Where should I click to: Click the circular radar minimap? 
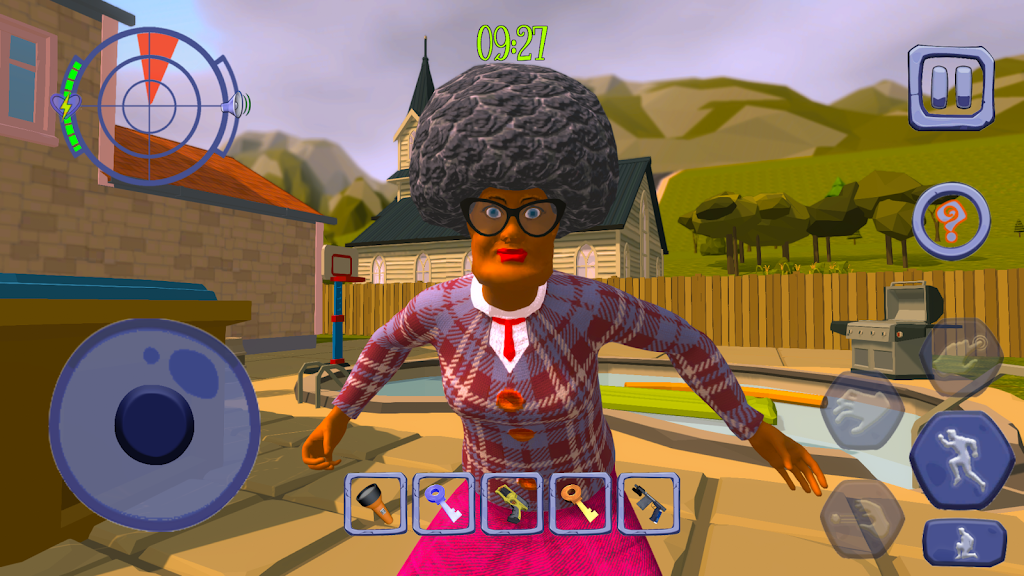(149, 102)
